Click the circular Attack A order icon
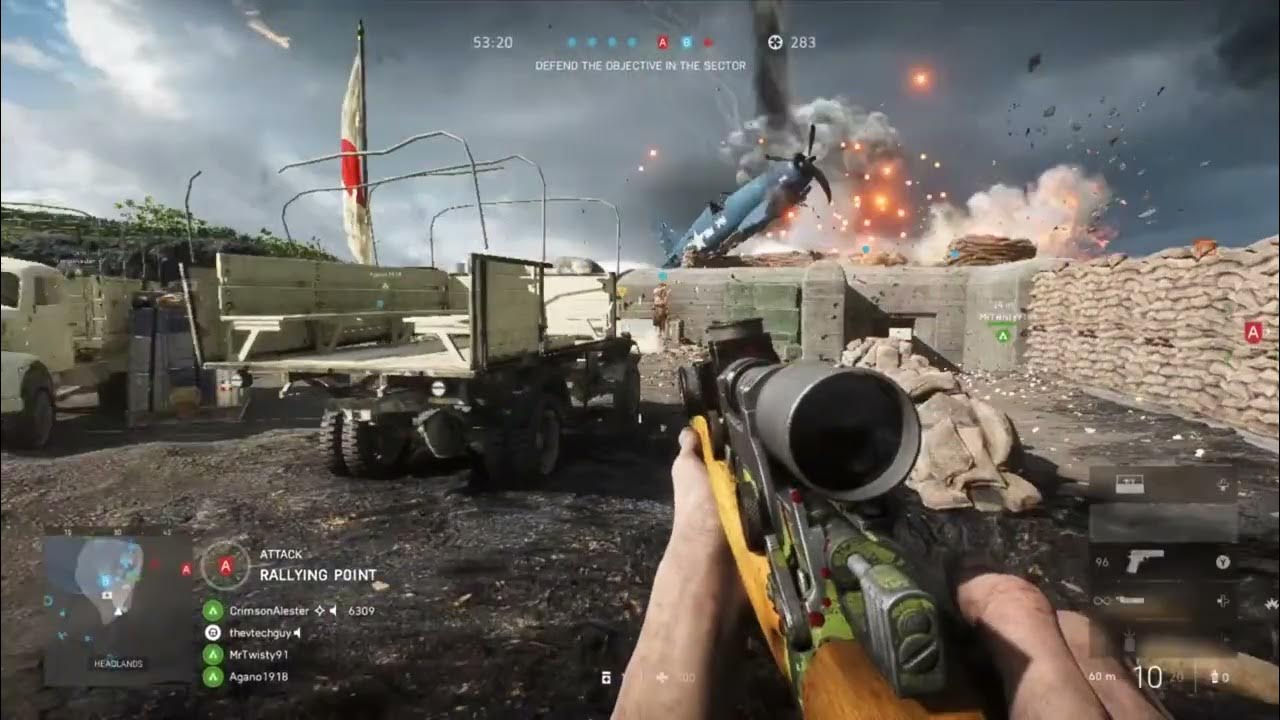1280x720 pixels. tap(226, 566)
